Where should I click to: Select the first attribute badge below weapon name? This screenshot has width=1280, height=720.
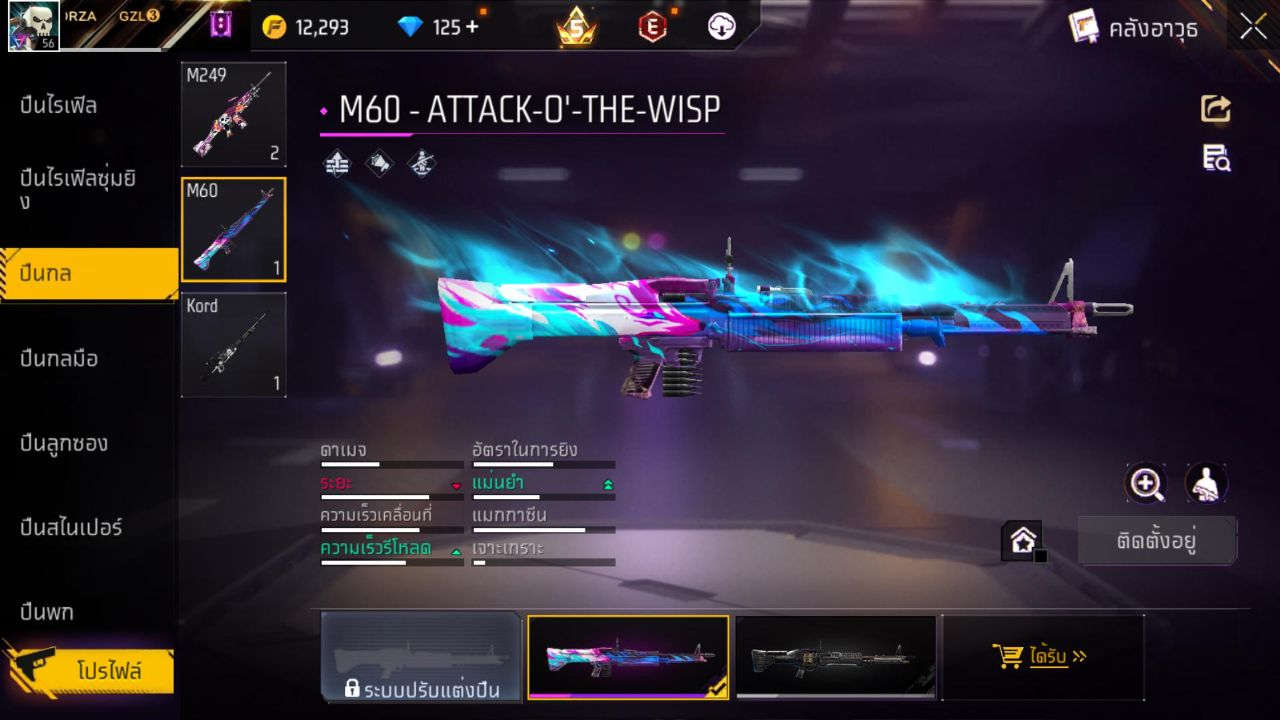coord(337,164)
